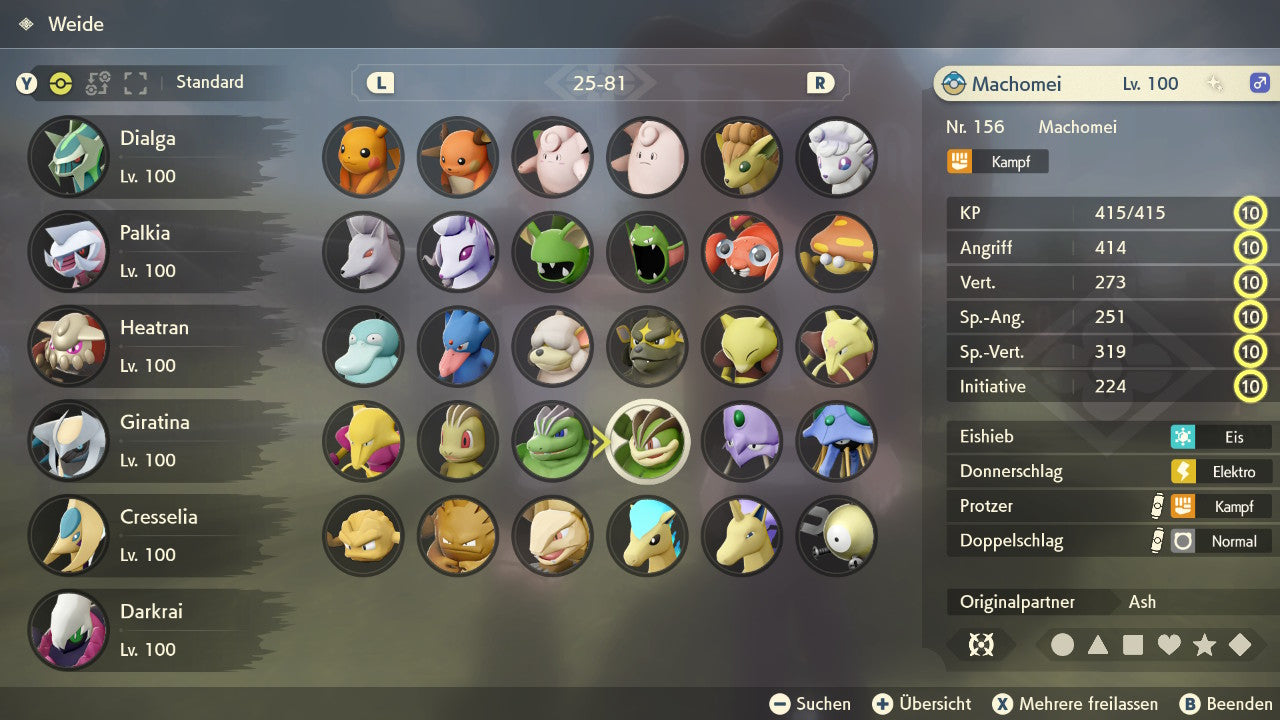Toggle the heart marking symbol
The width and height of the screenshot is (1280, 720).
click(x=1169, y=645)
